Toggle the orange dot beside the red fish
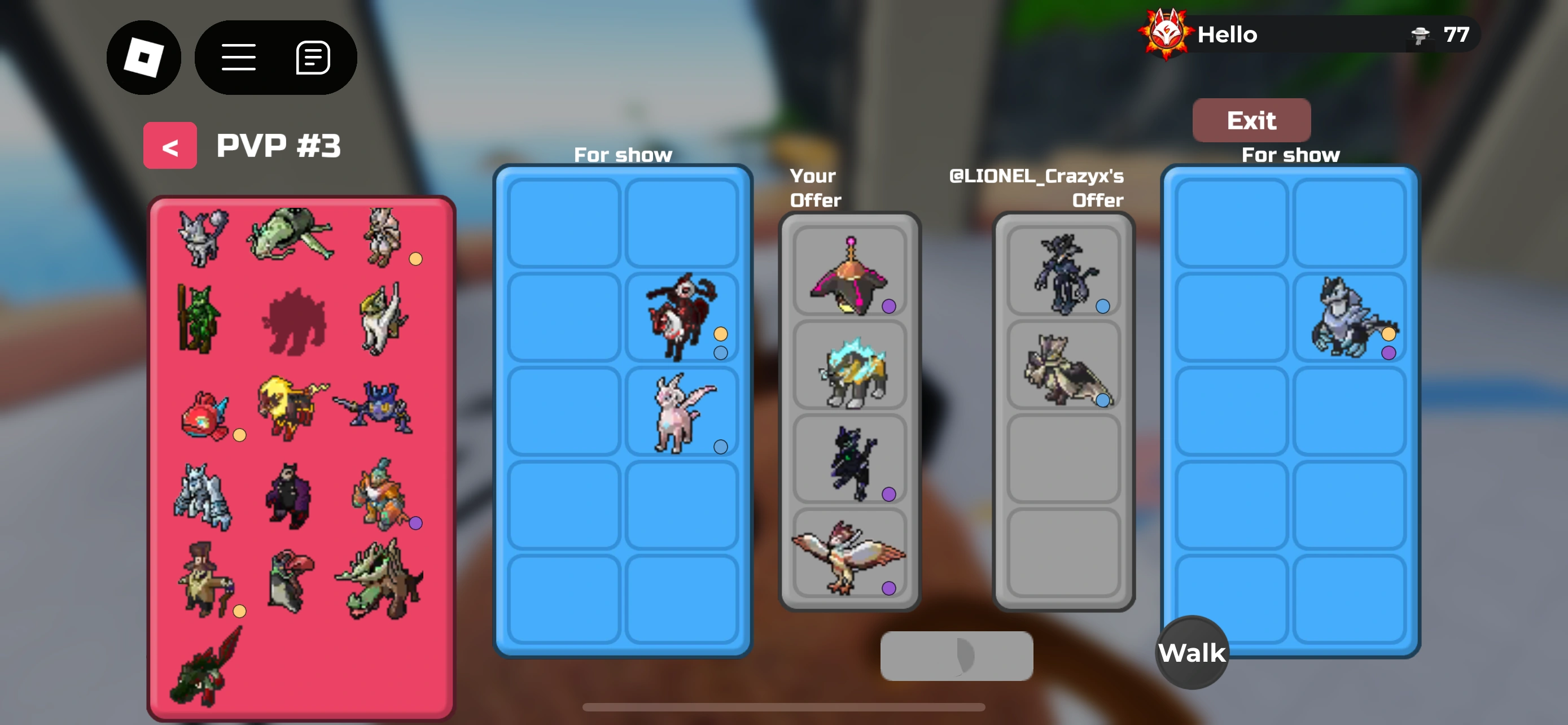 click(240, 434)
